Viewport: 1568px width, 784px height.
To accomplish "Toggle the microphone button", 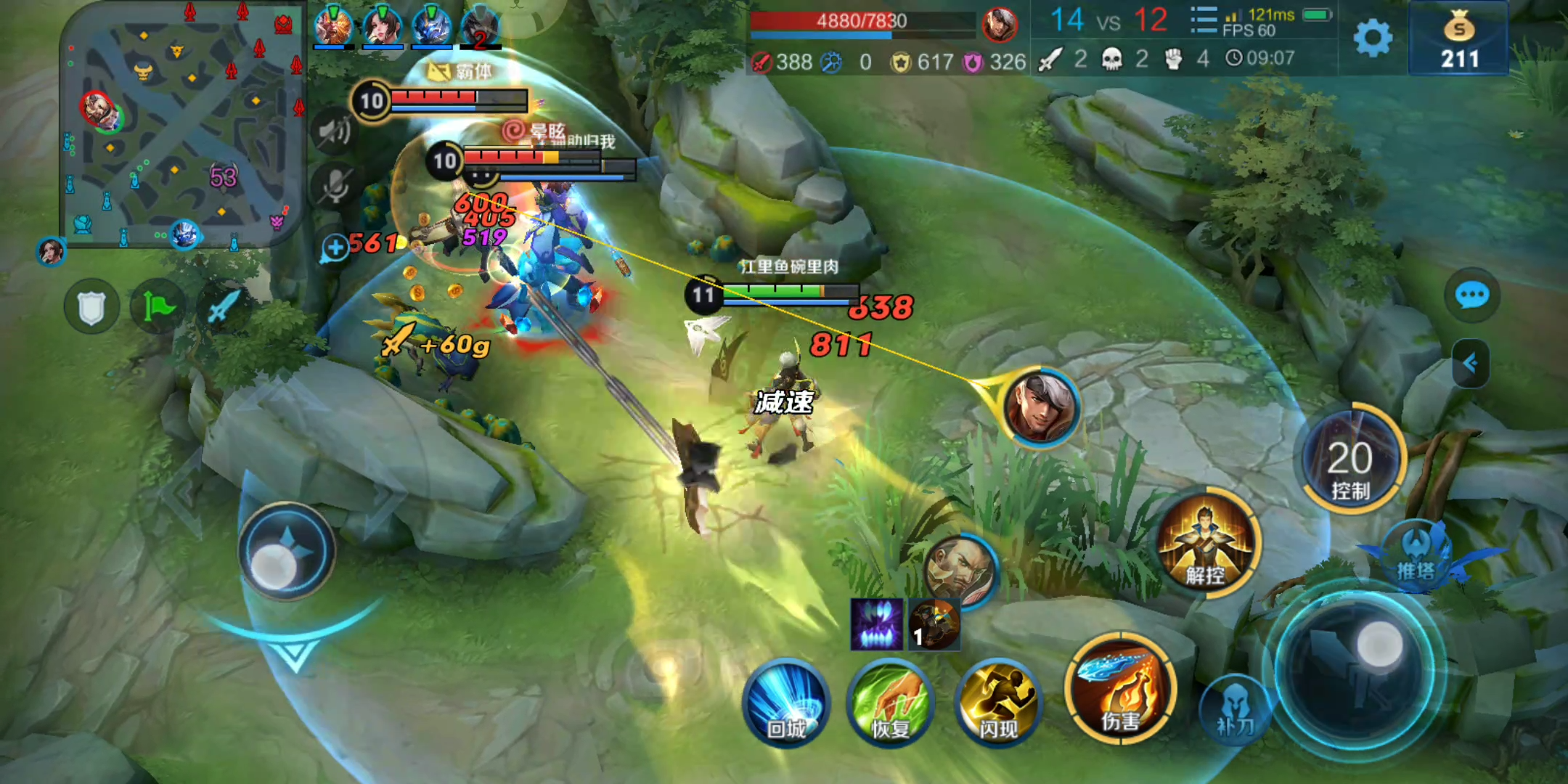I will click(x=333, y=185).
